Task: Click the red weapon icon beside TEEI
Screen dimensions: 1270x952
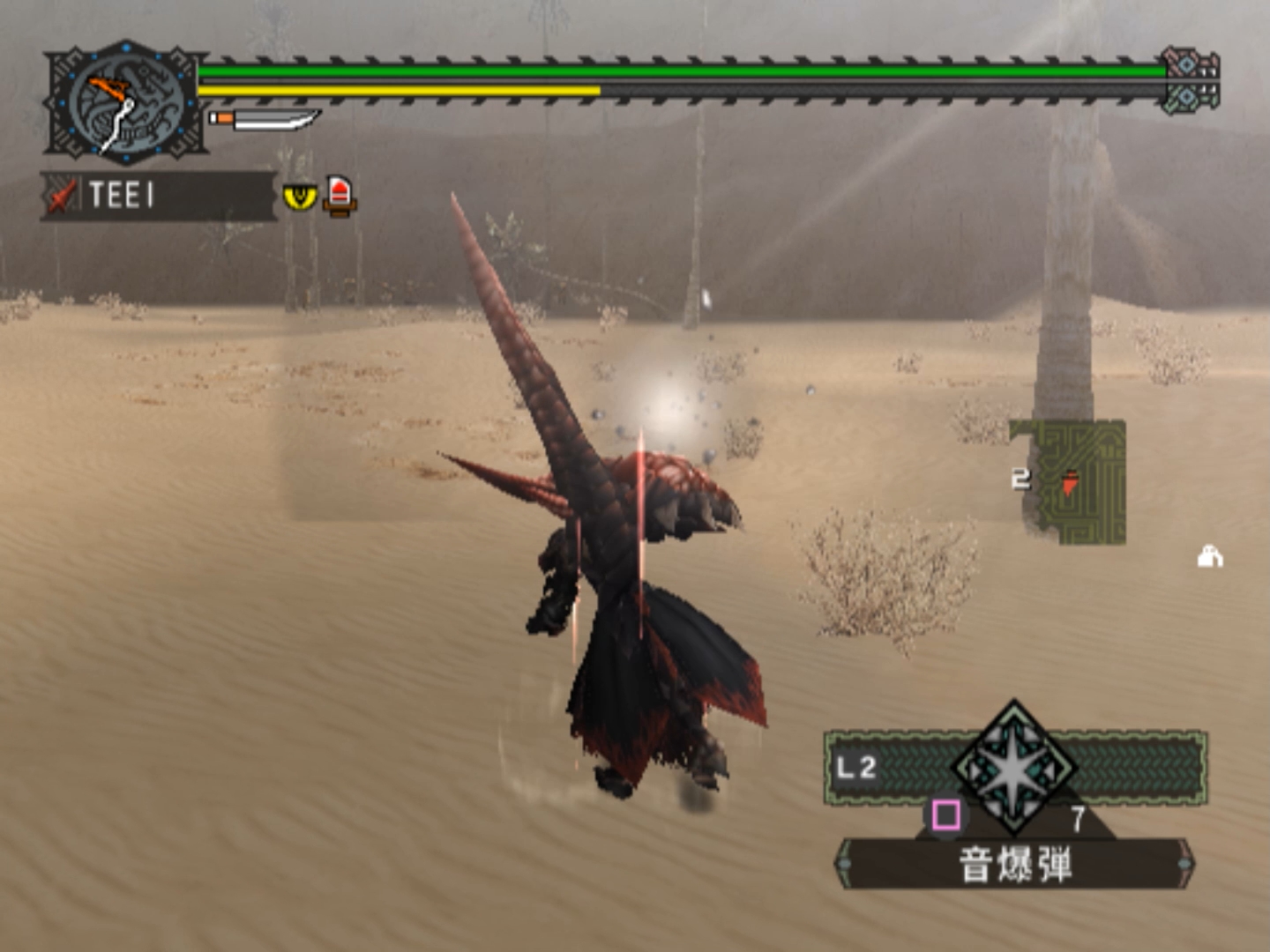Action: [x=61, y=196]
